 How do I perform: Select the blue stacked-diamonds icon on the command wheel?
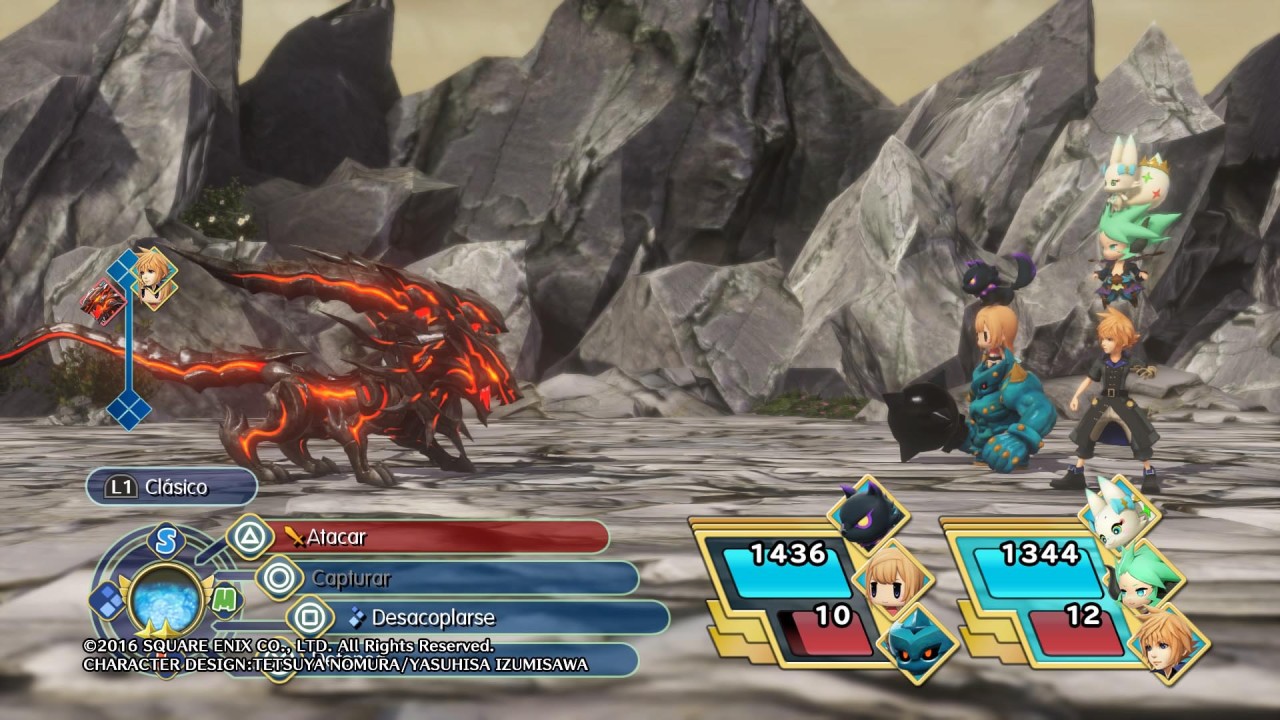tap(107, 599)
